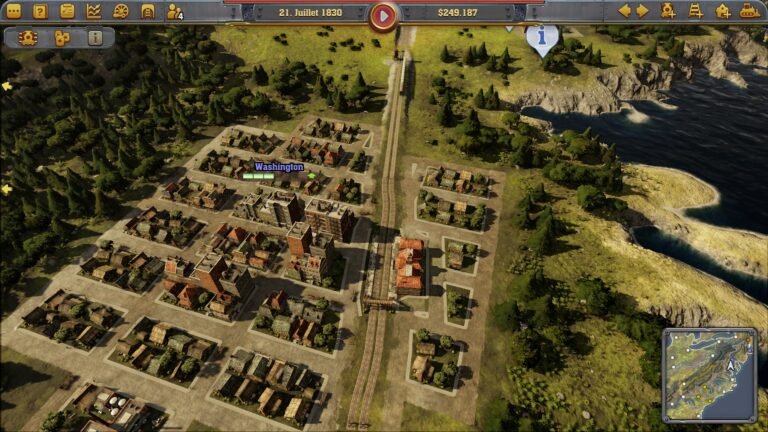
Task: Click the gear-shaped icon in the left panel
Action: pyautogui.click(x=28, y=38)
